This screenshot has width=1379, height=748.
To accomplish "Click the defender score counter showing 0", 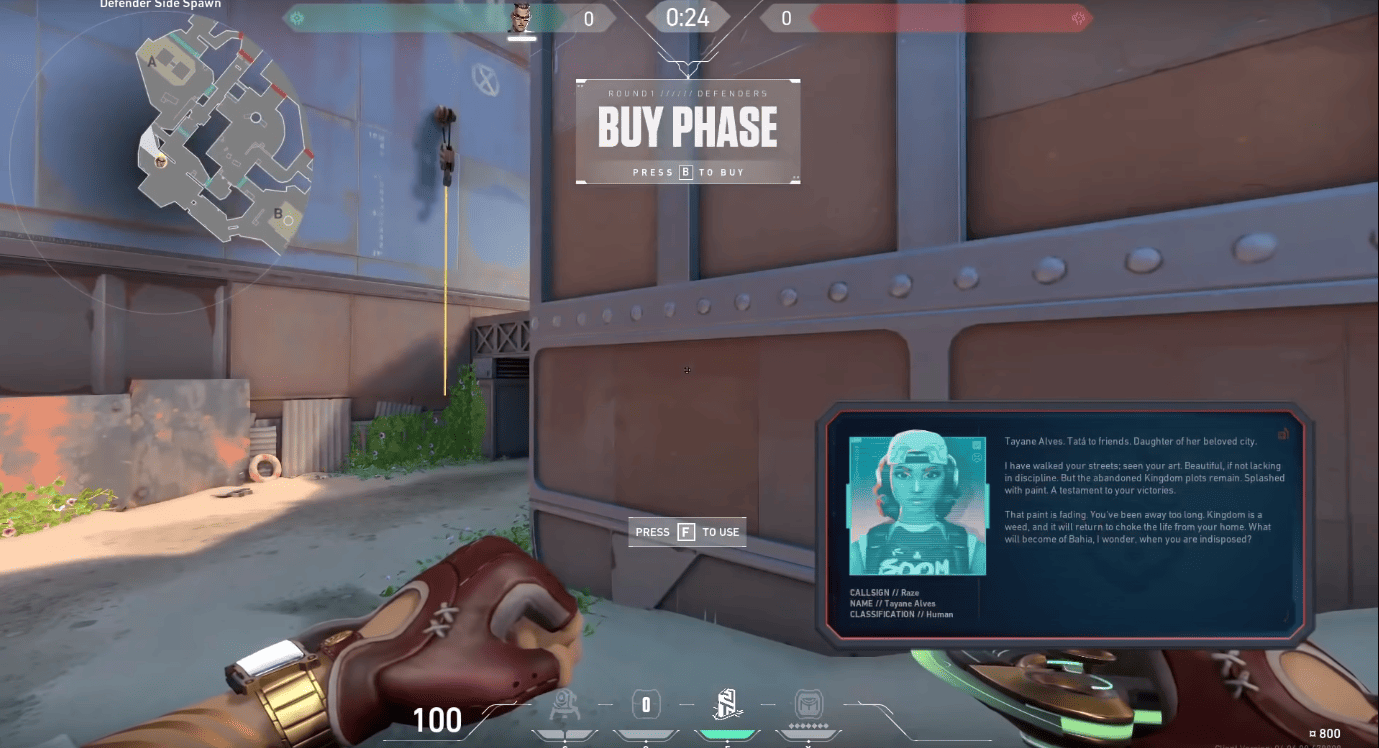I will (x=588, y=17).
